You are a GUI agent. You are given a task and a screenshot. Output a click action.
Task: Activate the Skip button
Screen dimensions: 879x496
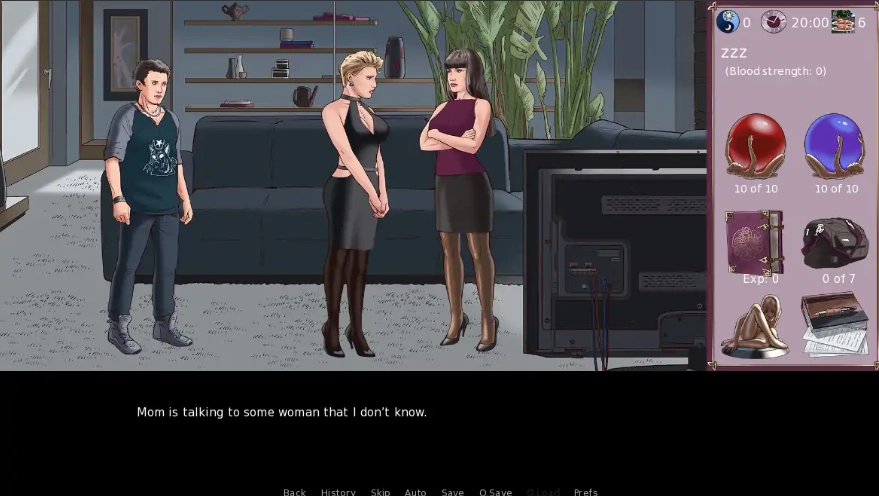coord(380,491)
